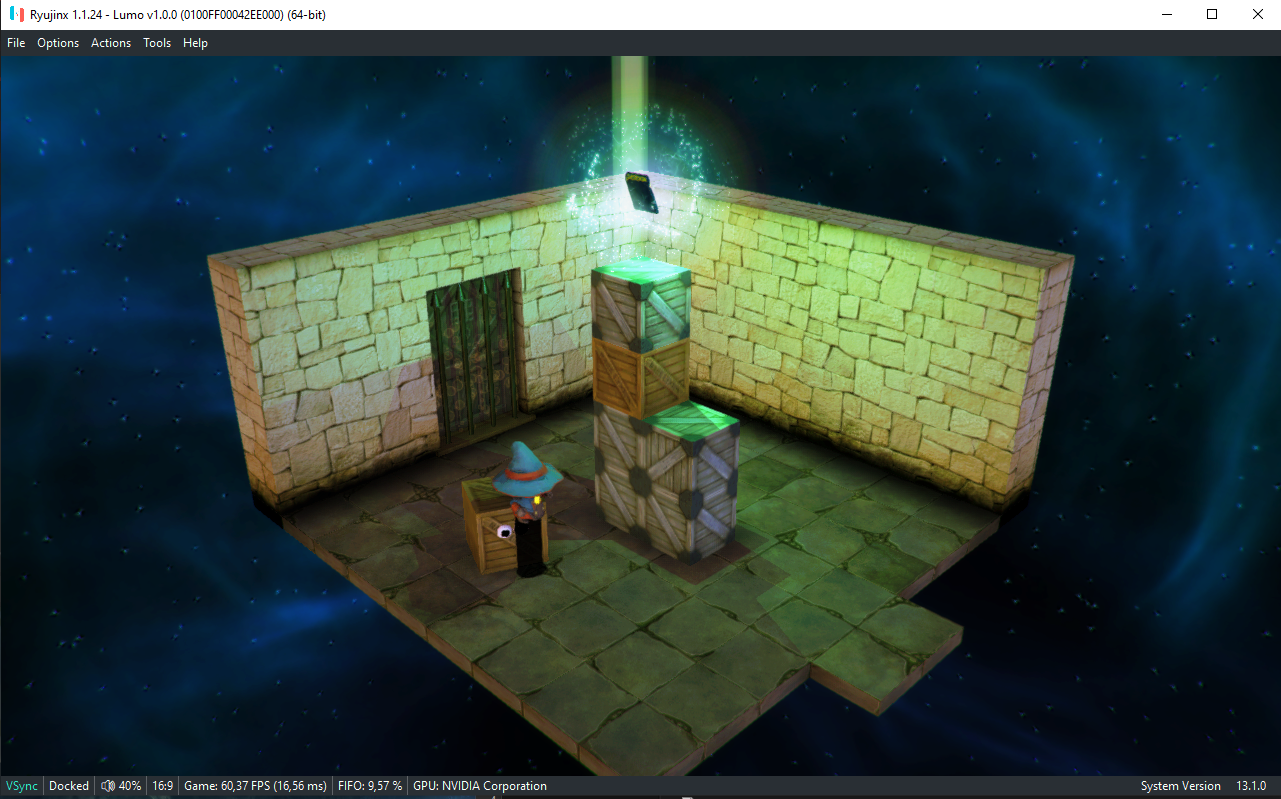
Task: Open the Help menu
Action: (195, 42)
